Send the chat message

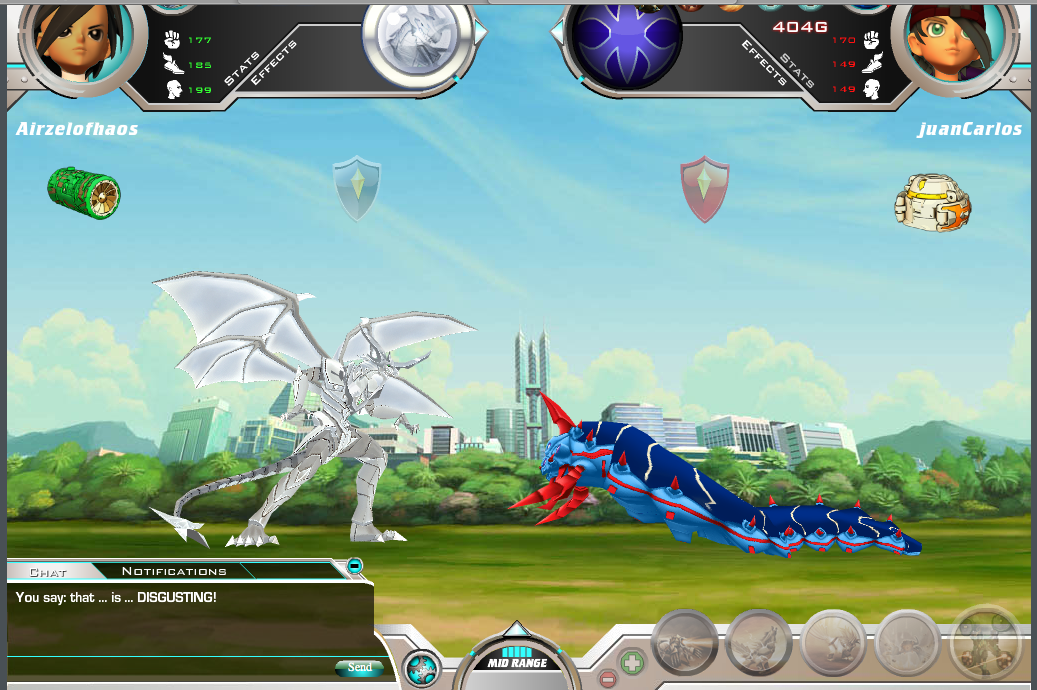(359, 667)
